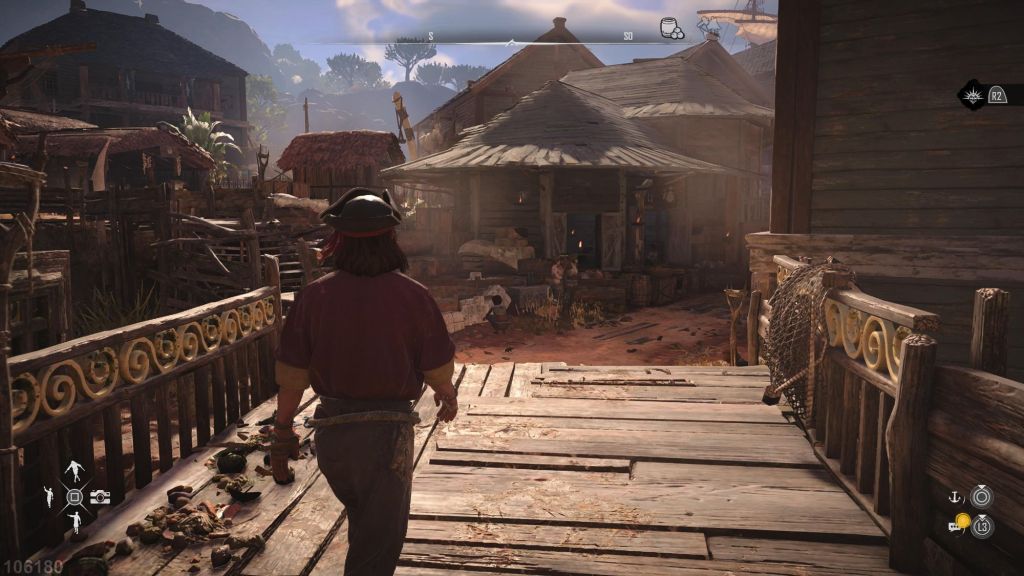
Task: Select the upper dancing emote figure
Action: (x=74, y=471)
